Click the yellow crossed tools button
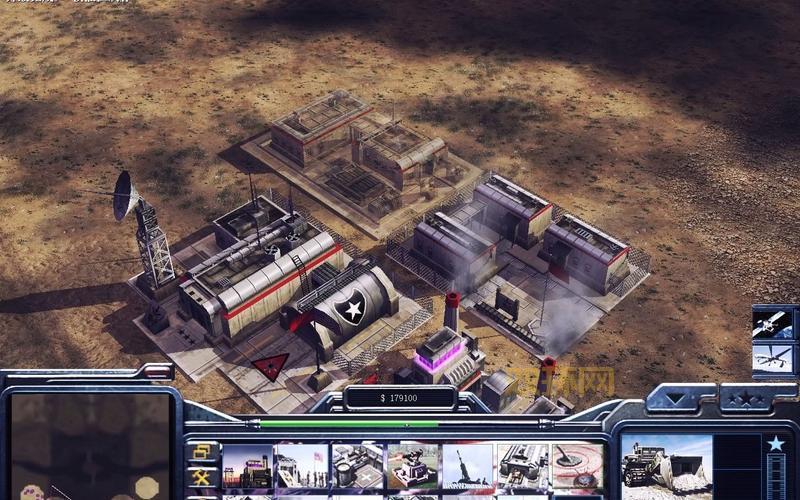Viewport: 800px width, 500px height. tap(201, 477)
